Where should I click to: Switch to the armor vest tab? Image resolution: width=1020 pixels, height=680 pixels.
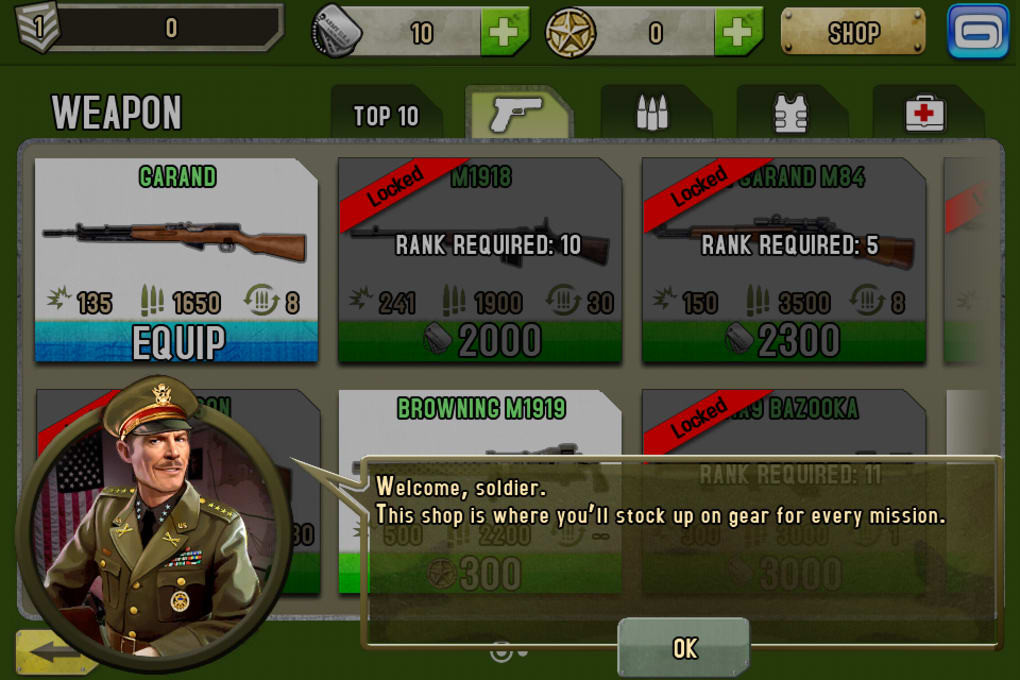(x=790, y=114)
